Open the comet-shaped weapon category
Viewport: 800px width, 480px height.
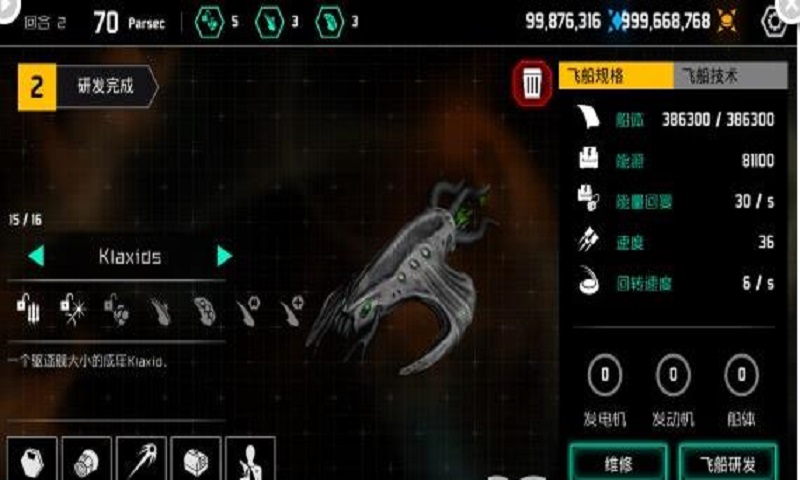pos(142,460)
